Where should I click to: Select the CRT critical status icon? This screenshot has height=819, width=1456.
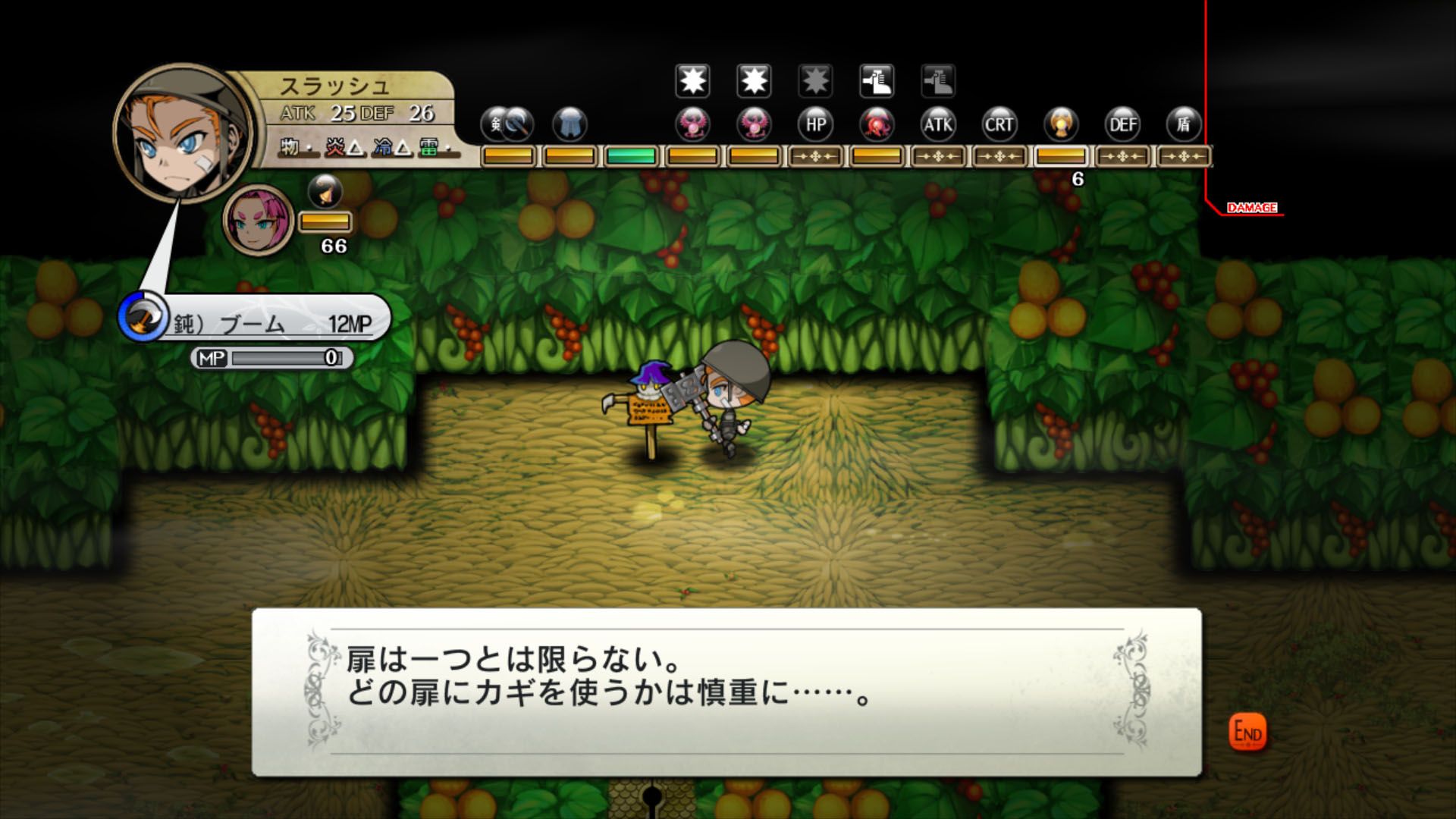(x=999, y=124)
